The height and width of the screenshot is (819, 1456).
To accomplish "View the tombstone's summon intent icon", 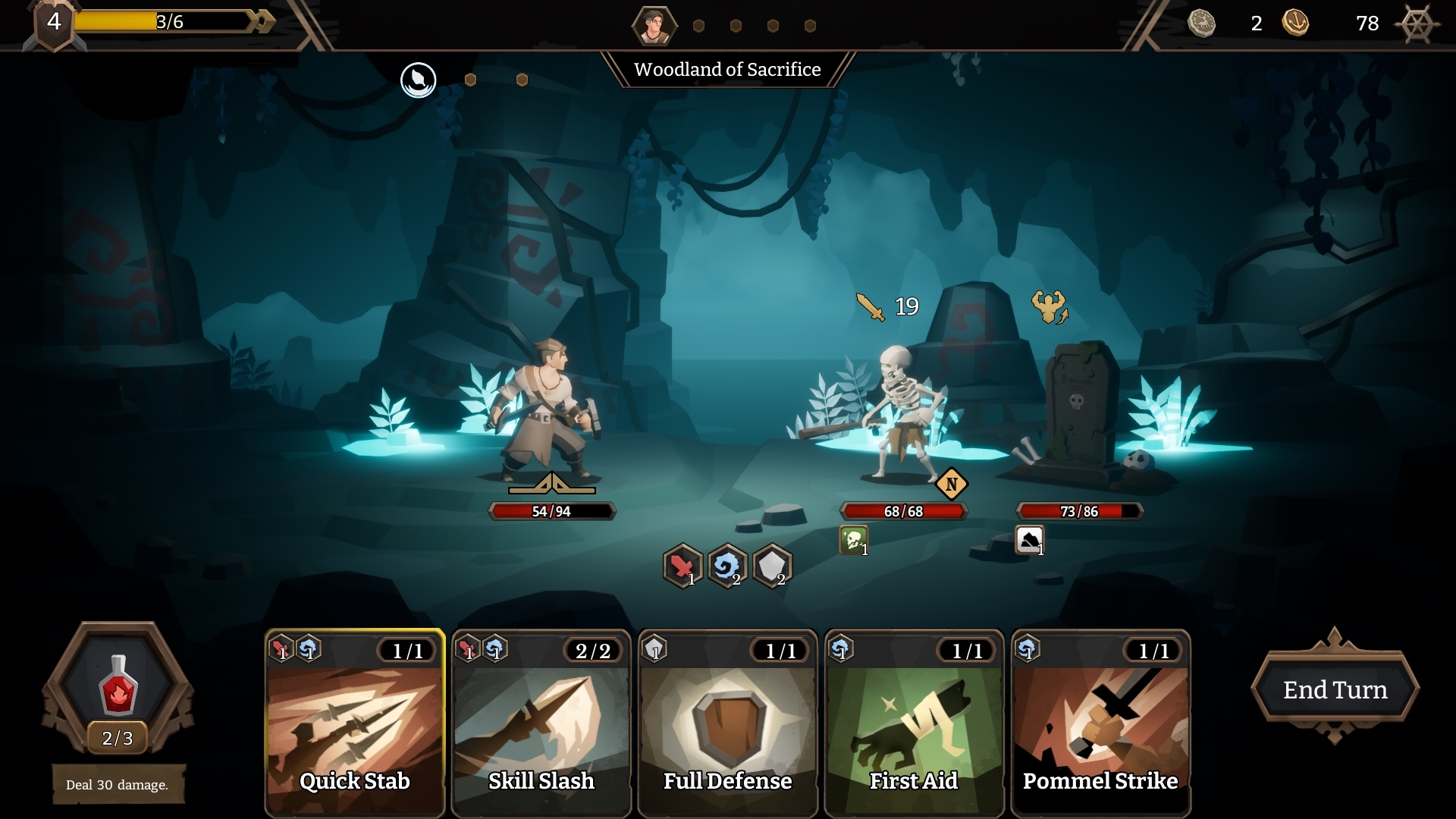I will (x=1050, y=307).
